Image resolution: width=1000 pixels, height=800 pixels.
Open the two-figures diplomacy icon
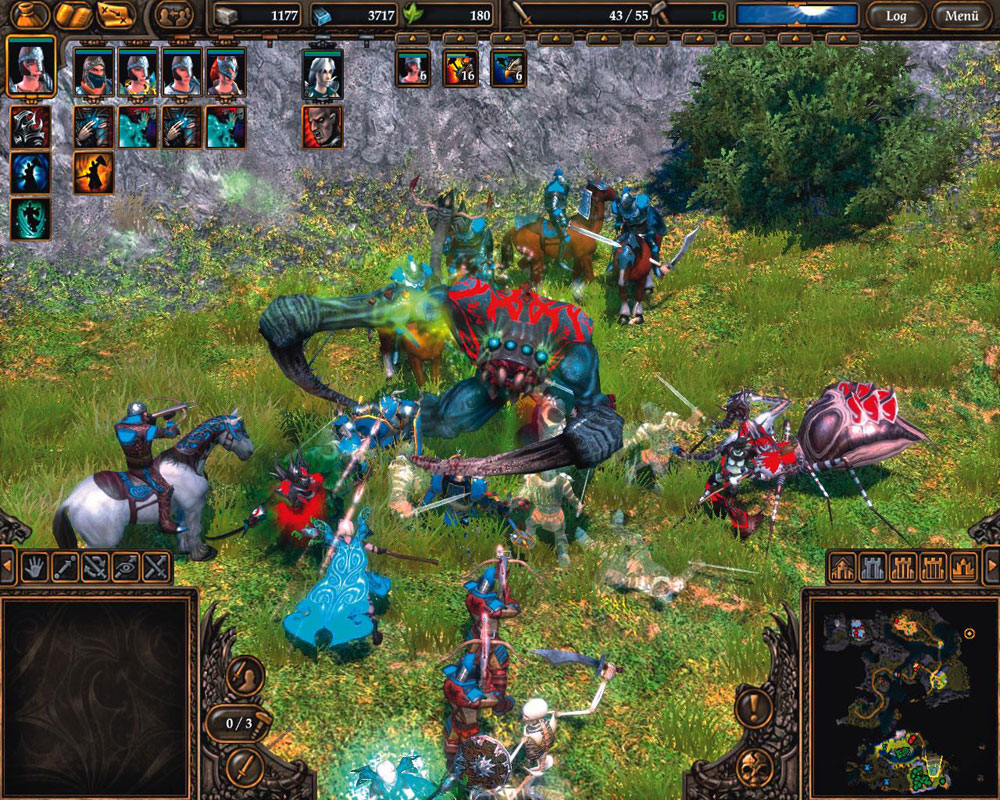coord(174,16)
